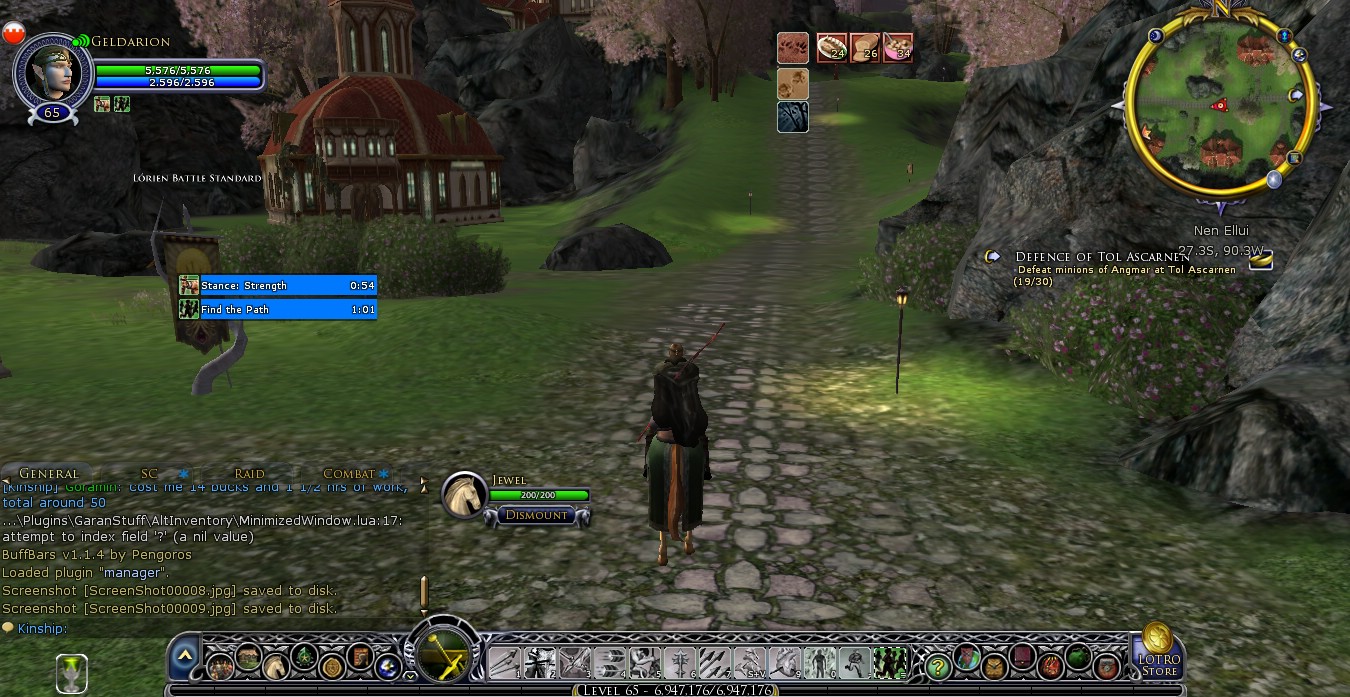Use the bread item with 26 count

click(x=865, y=48)
